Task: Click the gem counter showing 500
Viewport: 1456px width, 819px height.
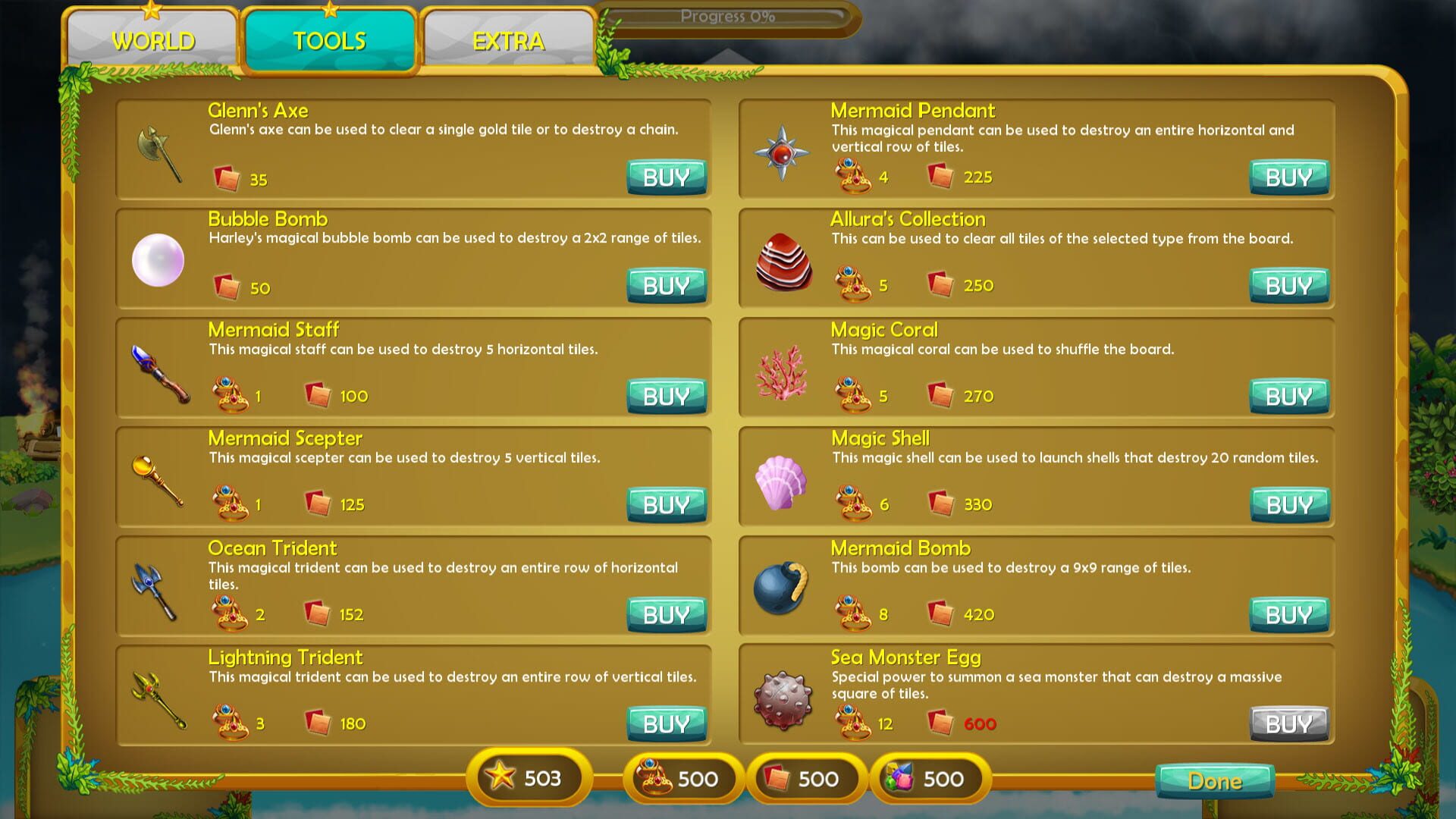Action: click(931, 778)
